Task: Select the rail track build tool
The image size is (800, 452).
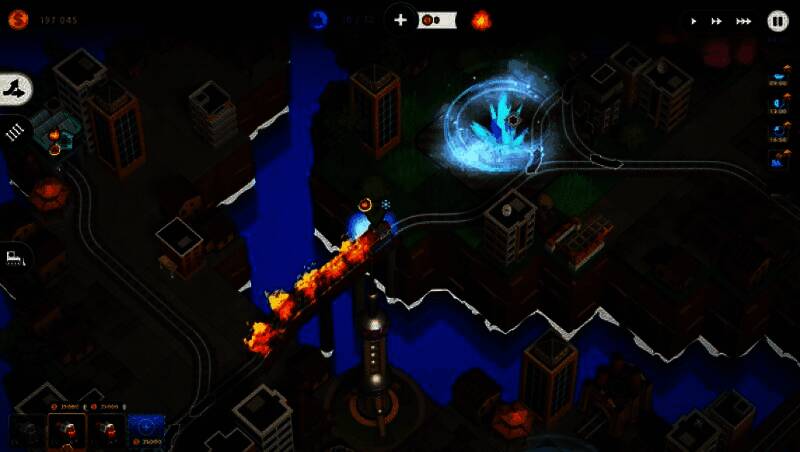Action: click(x=15, y=132)
